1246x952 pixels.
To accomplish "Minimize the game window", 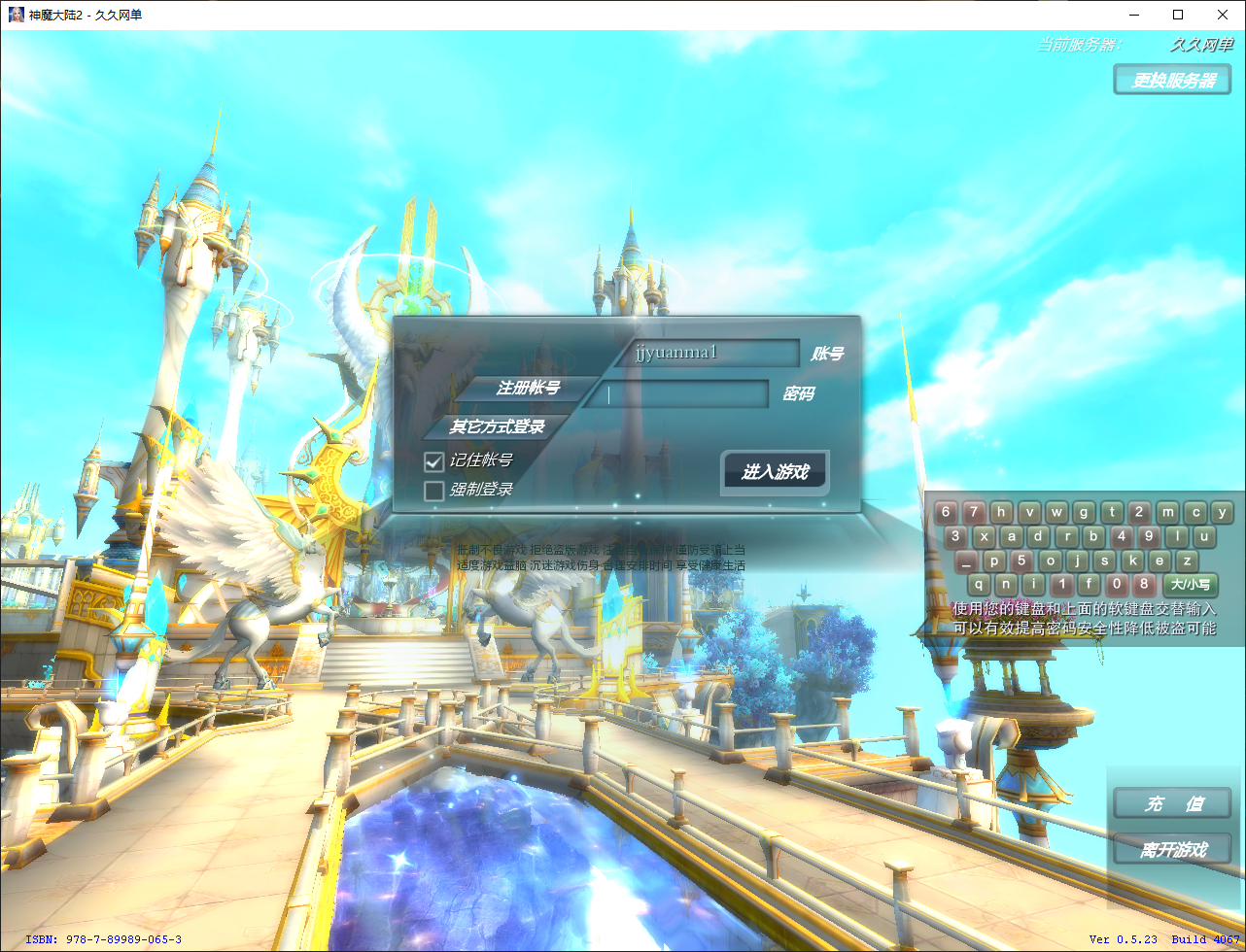I will tap(1133, 15).
